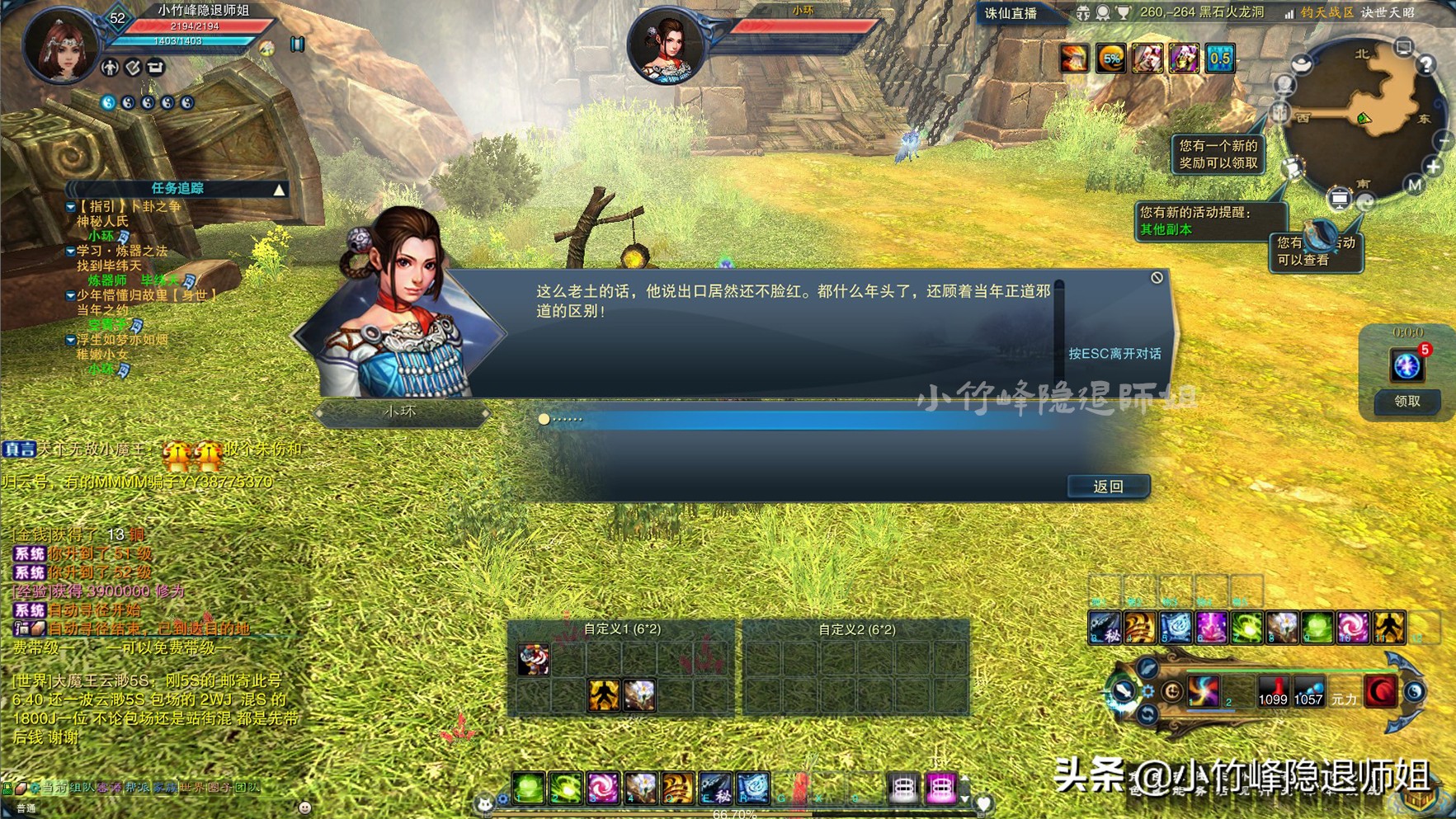Image resolution: width=1456 pixels, height=819 pixels.
Task: Click the 0.5 countdown buff icon
Action: (x=1218, y=58)
